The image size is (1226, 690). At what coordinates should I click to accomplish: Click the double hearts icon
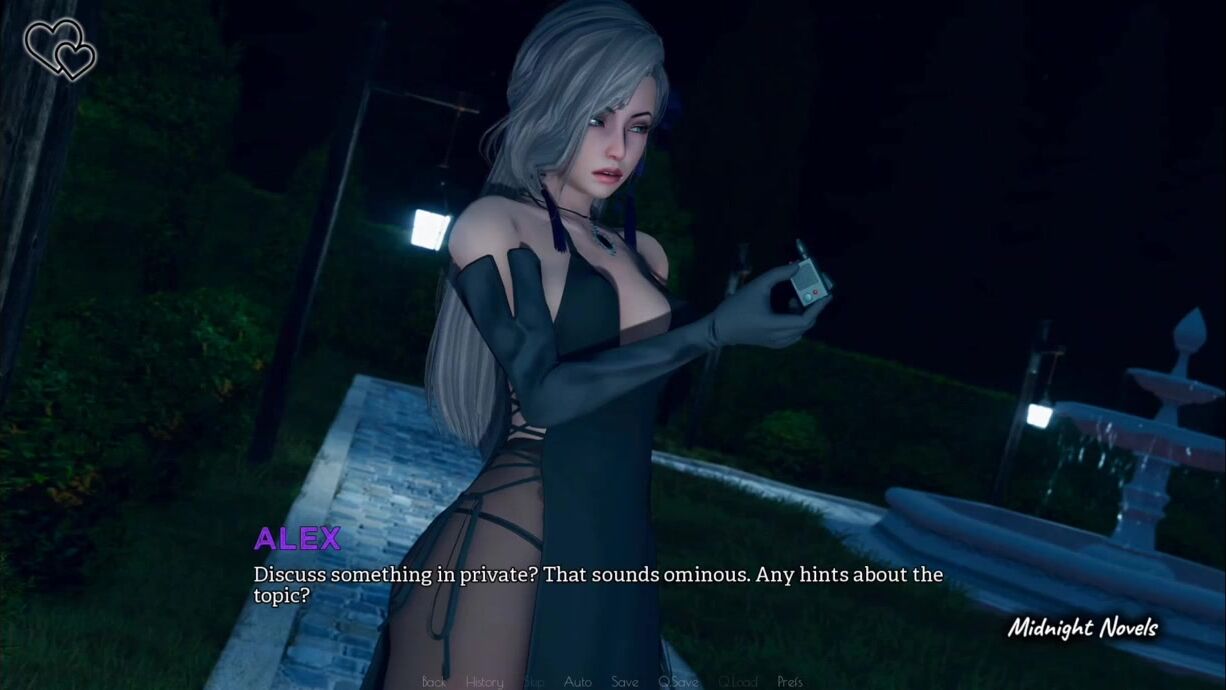tap(60, 48)
